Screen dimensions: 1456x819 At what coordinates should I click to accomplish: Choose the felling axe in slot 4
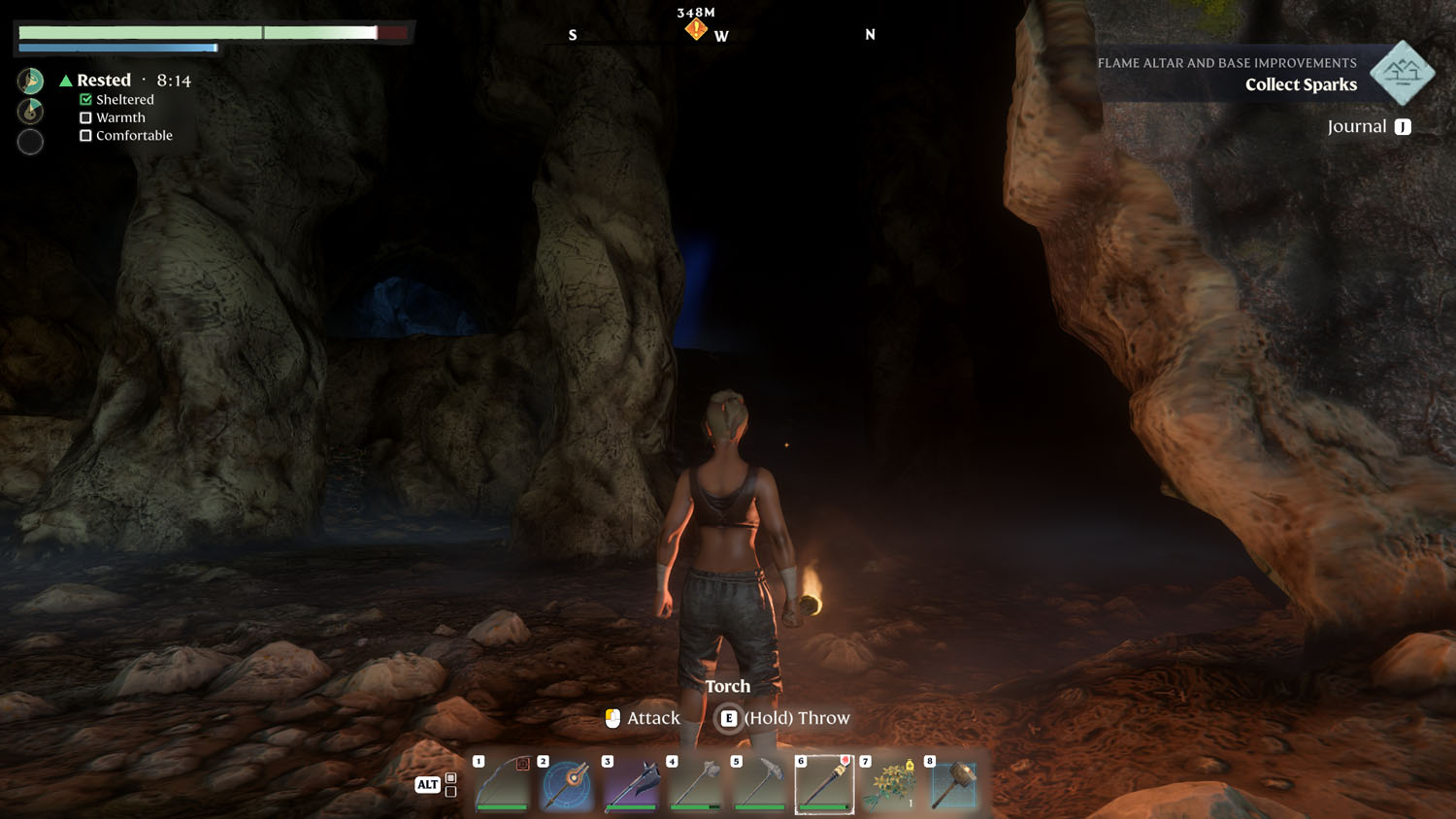tap(696, 784)
